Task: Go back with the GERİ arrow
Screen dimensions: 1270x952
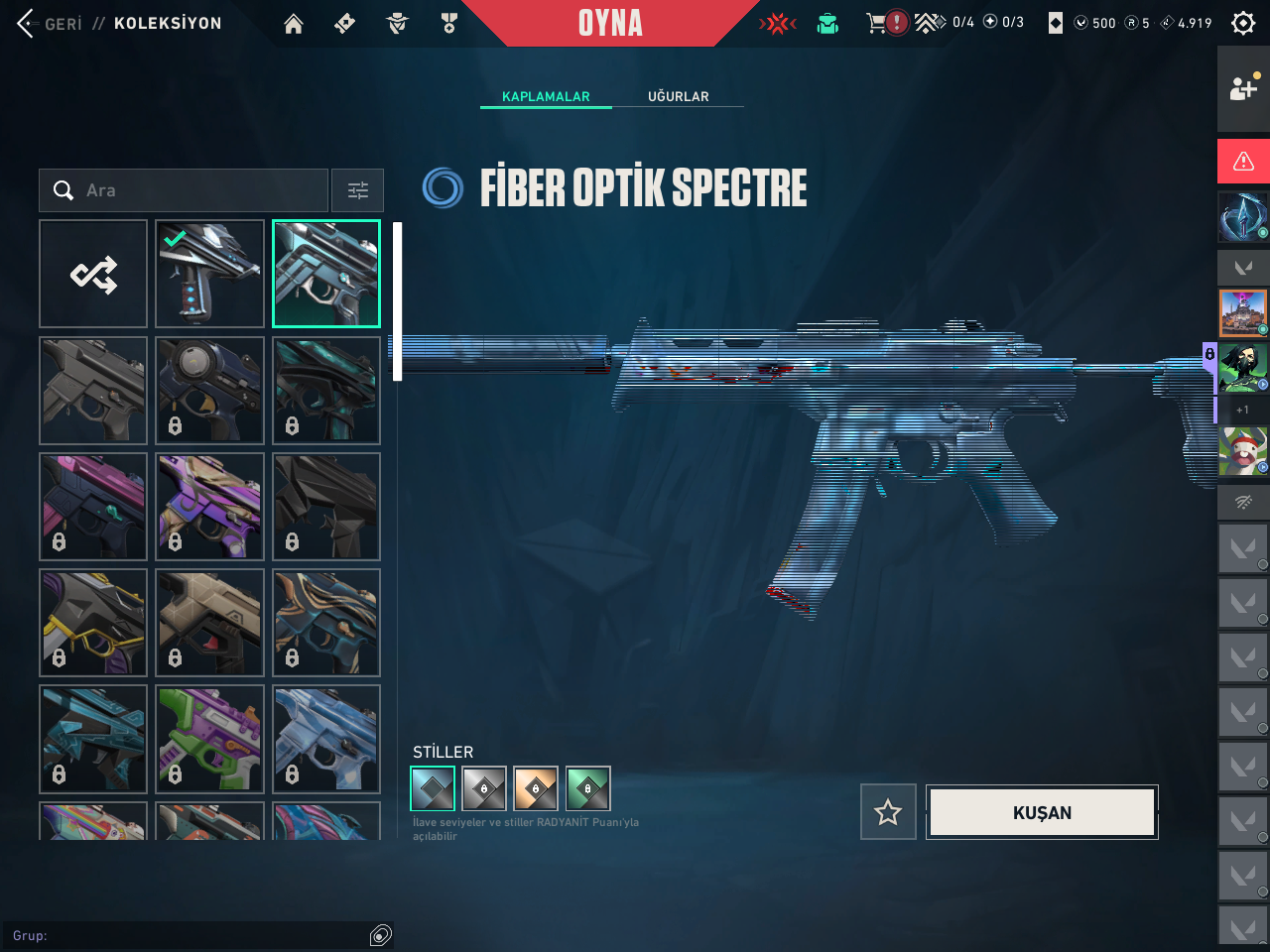Action: click(28, 23)
